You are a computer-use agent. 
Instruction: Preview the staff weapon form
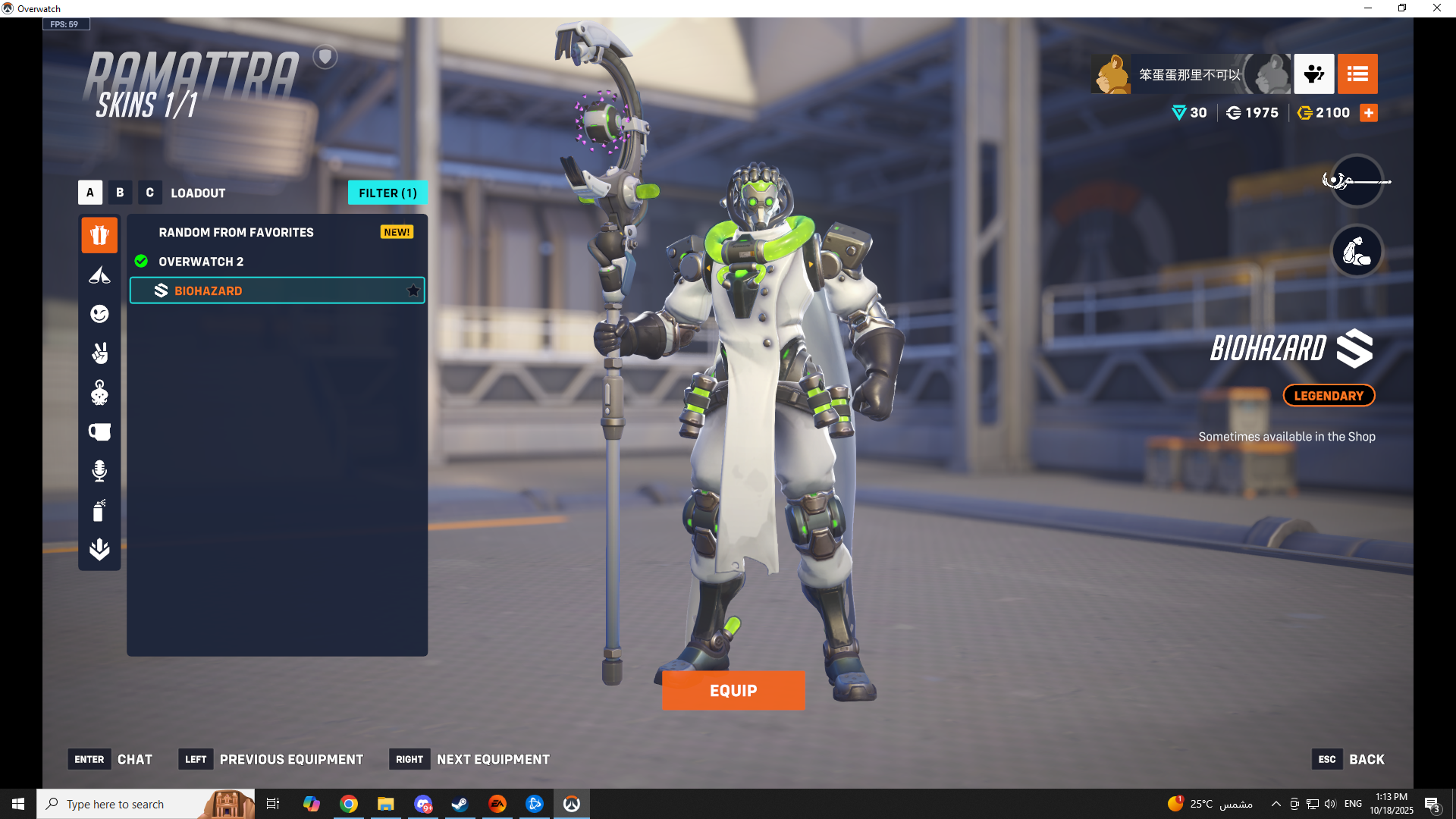[x=1357, y=180]
